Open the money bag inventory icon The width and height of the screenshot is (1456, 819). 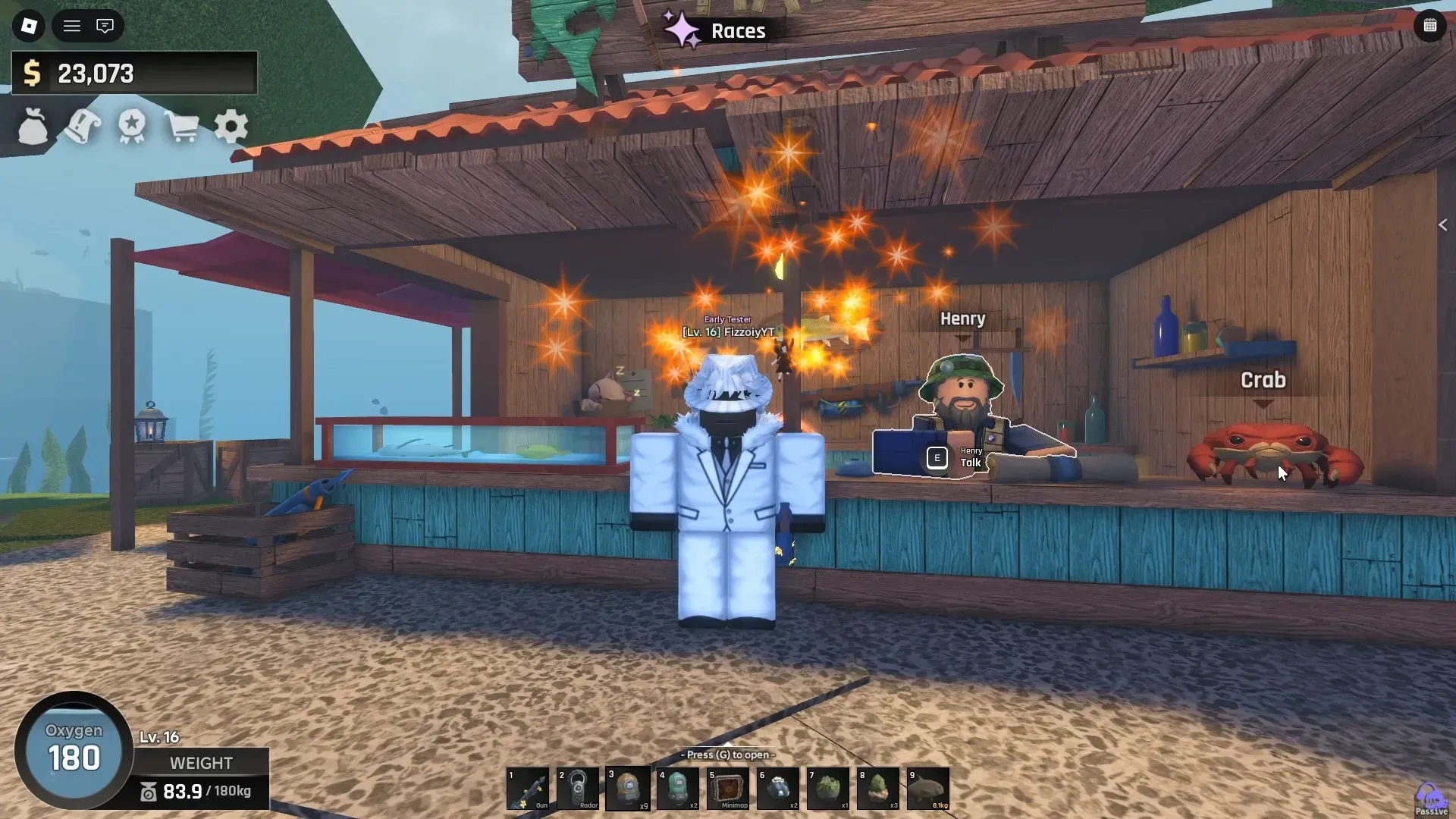31,127
